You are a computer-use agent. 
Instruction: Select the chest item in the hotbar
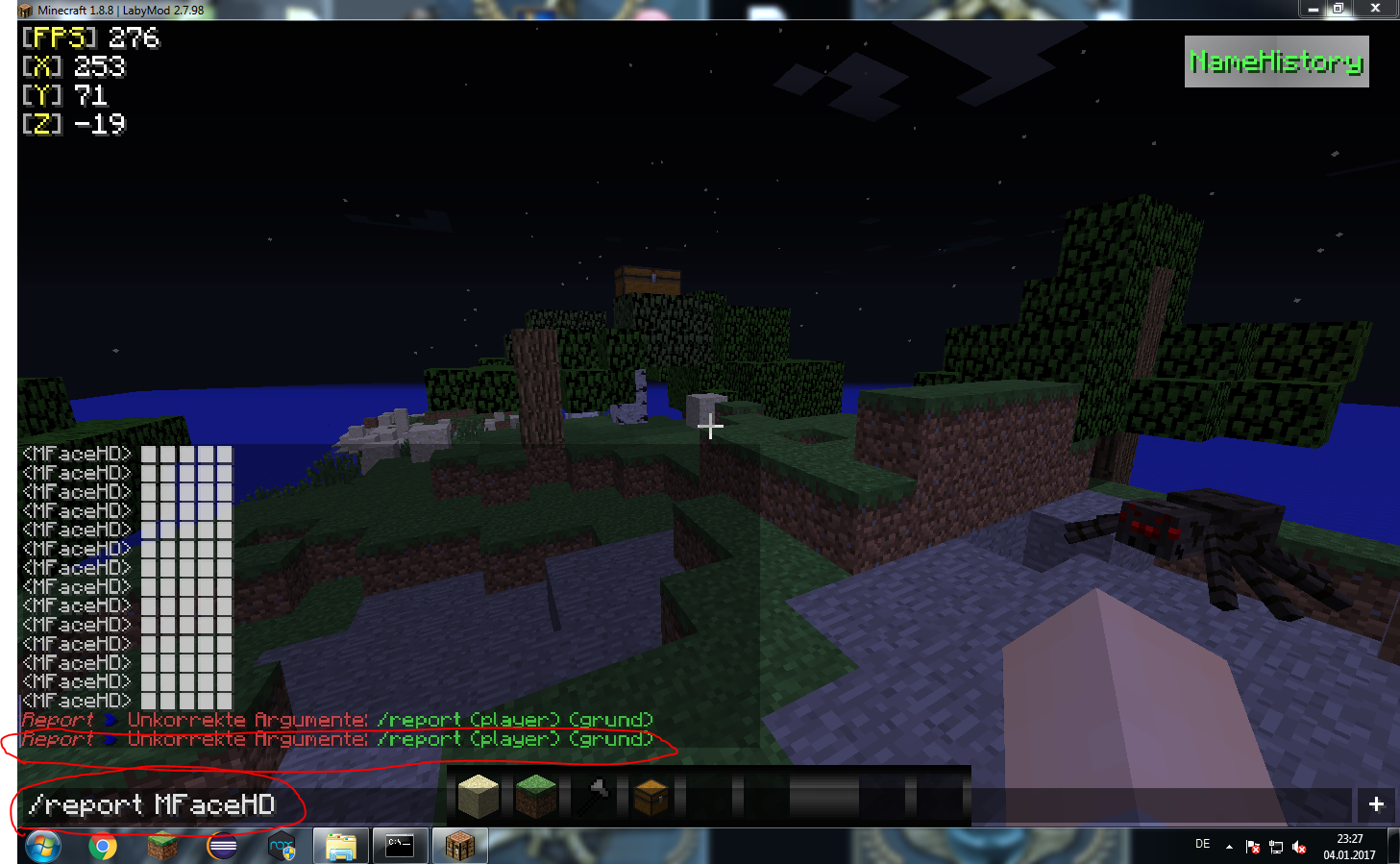click(653, 797)
